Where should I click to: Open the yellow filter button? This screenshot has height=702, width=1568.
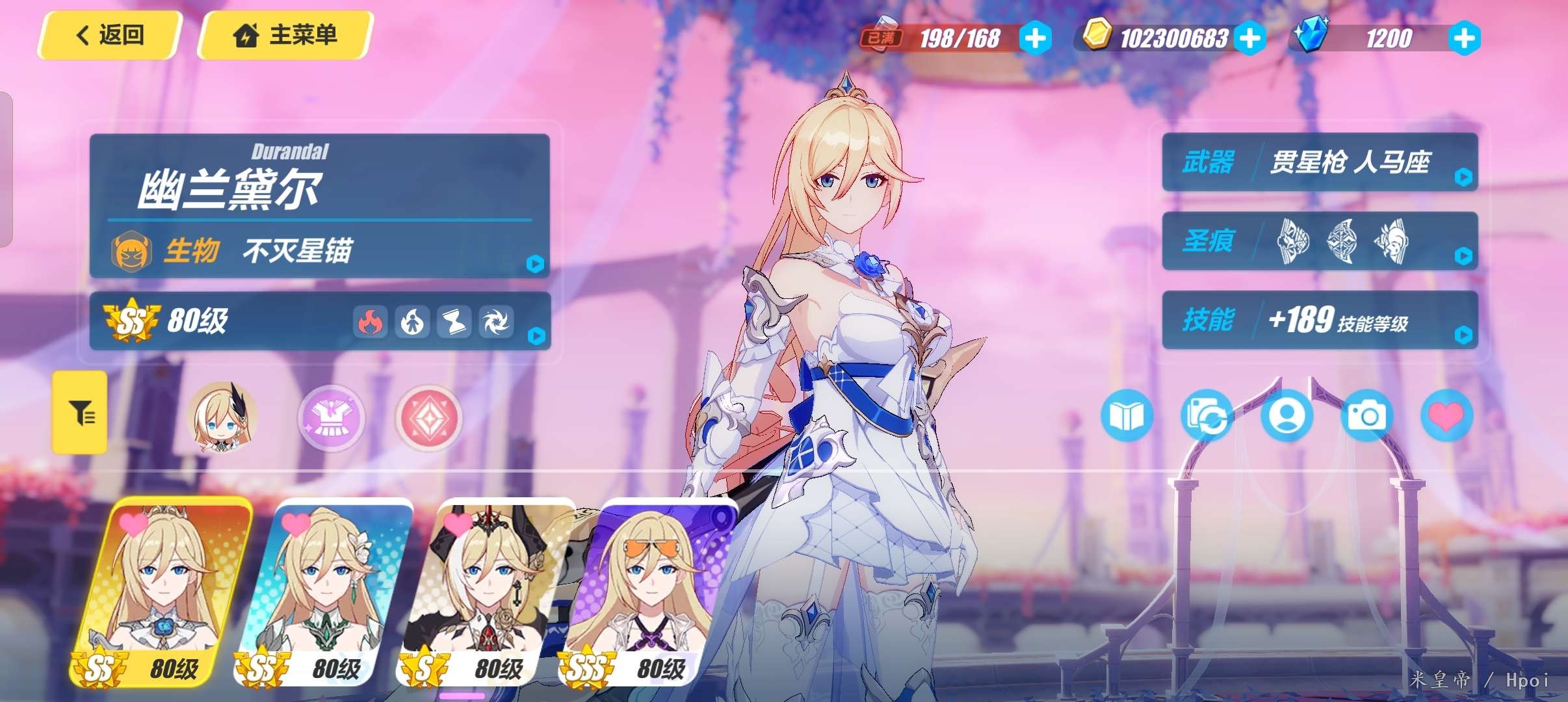pyautogui.click(x=80, y=412)
